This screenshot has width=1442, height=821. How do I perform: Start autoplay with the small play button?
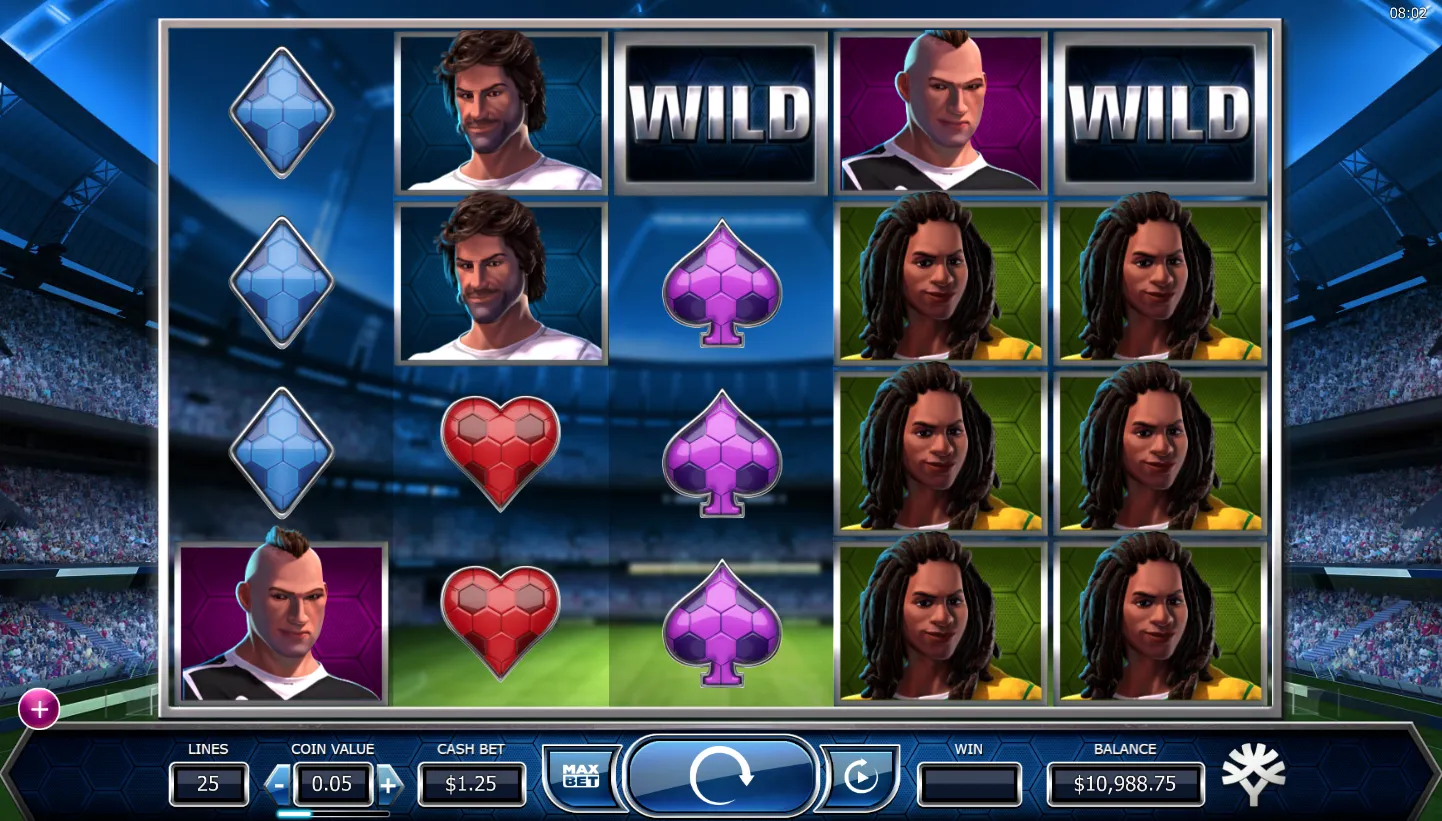(x=860, y=777)
